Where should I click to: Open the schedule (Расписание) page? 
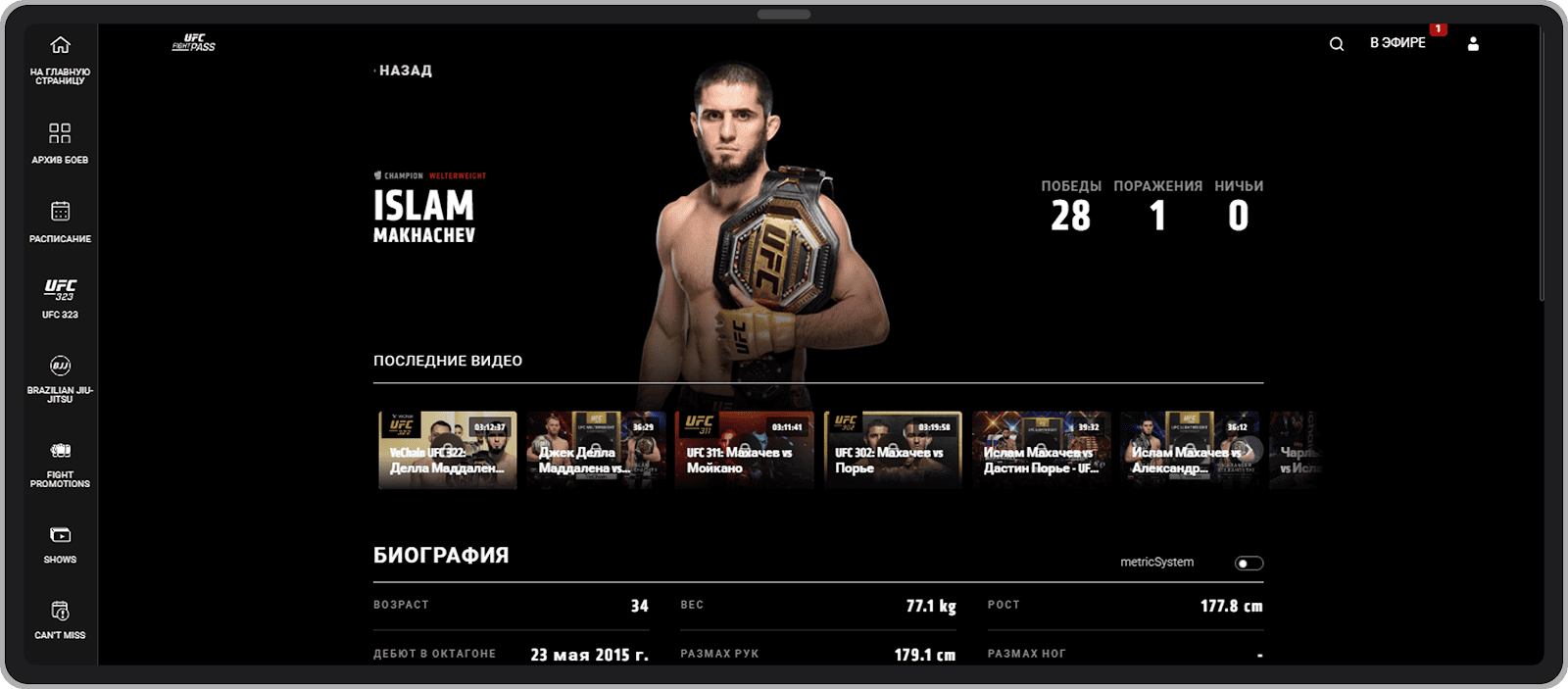(60, 221)
